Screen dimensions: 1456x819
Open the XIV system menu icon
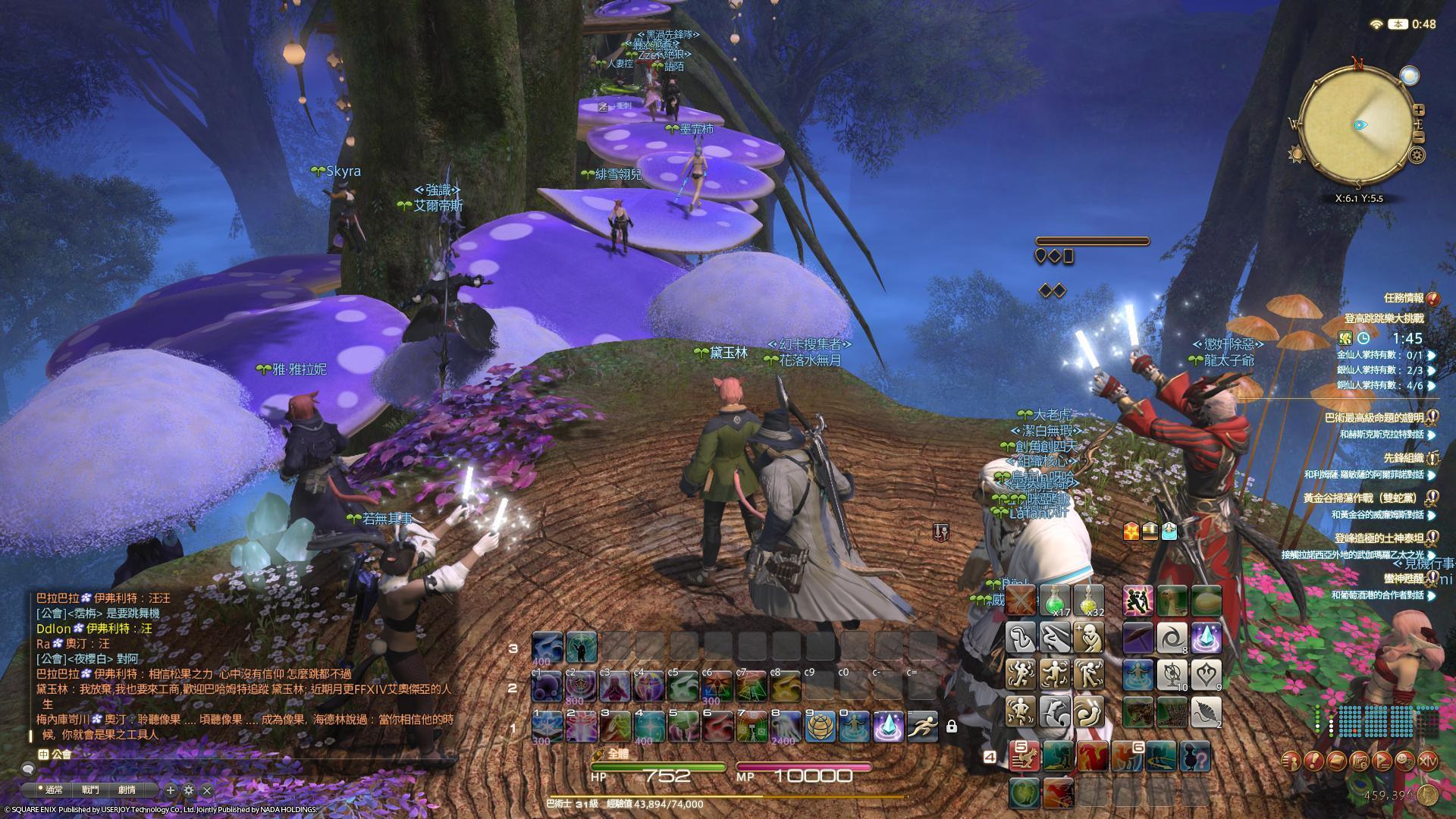point(1428,761)
